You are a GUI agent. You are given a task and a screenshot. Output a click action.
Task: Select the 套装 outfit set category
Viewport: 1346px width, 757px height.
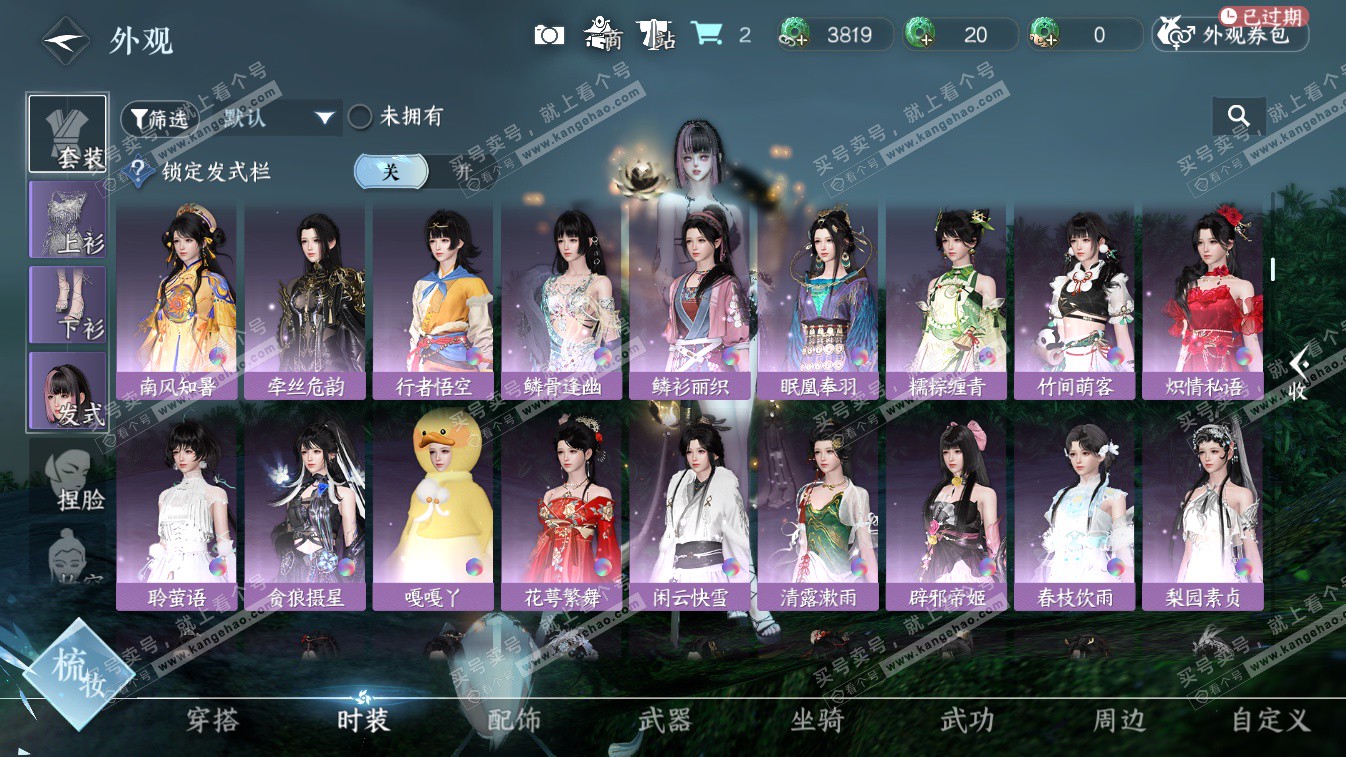coord(67,134)
